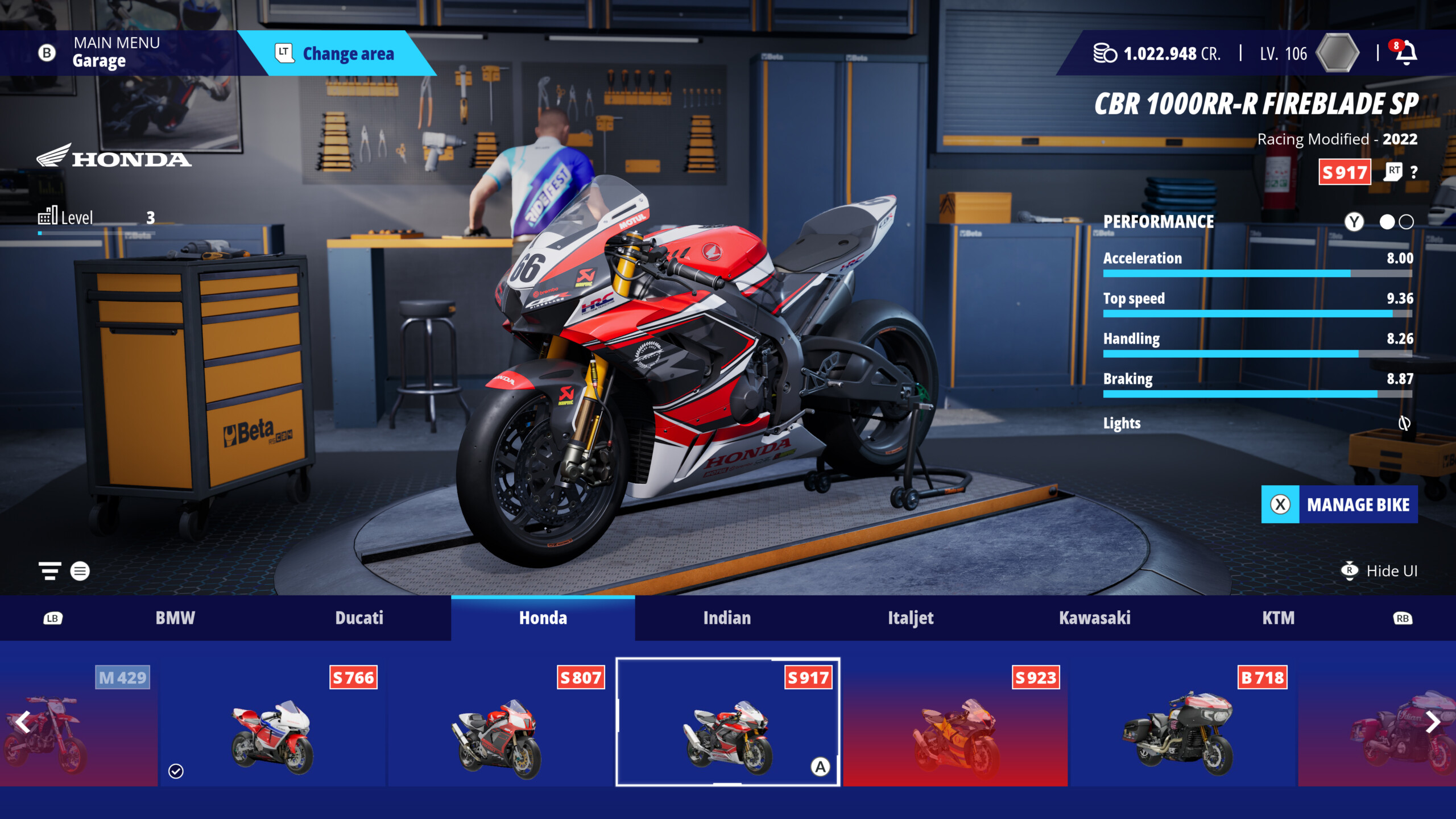Switch to the Kawasaki tab
The width and height of the screenshot is (1456, 819).
click(x=1095, y=618)
